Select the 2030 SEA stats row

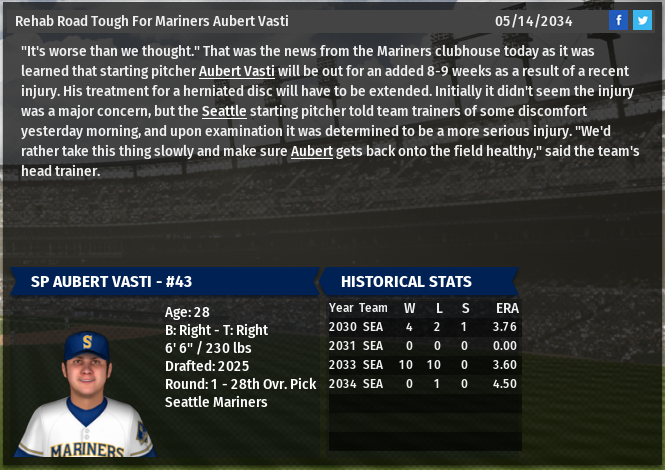click(424, 327)
